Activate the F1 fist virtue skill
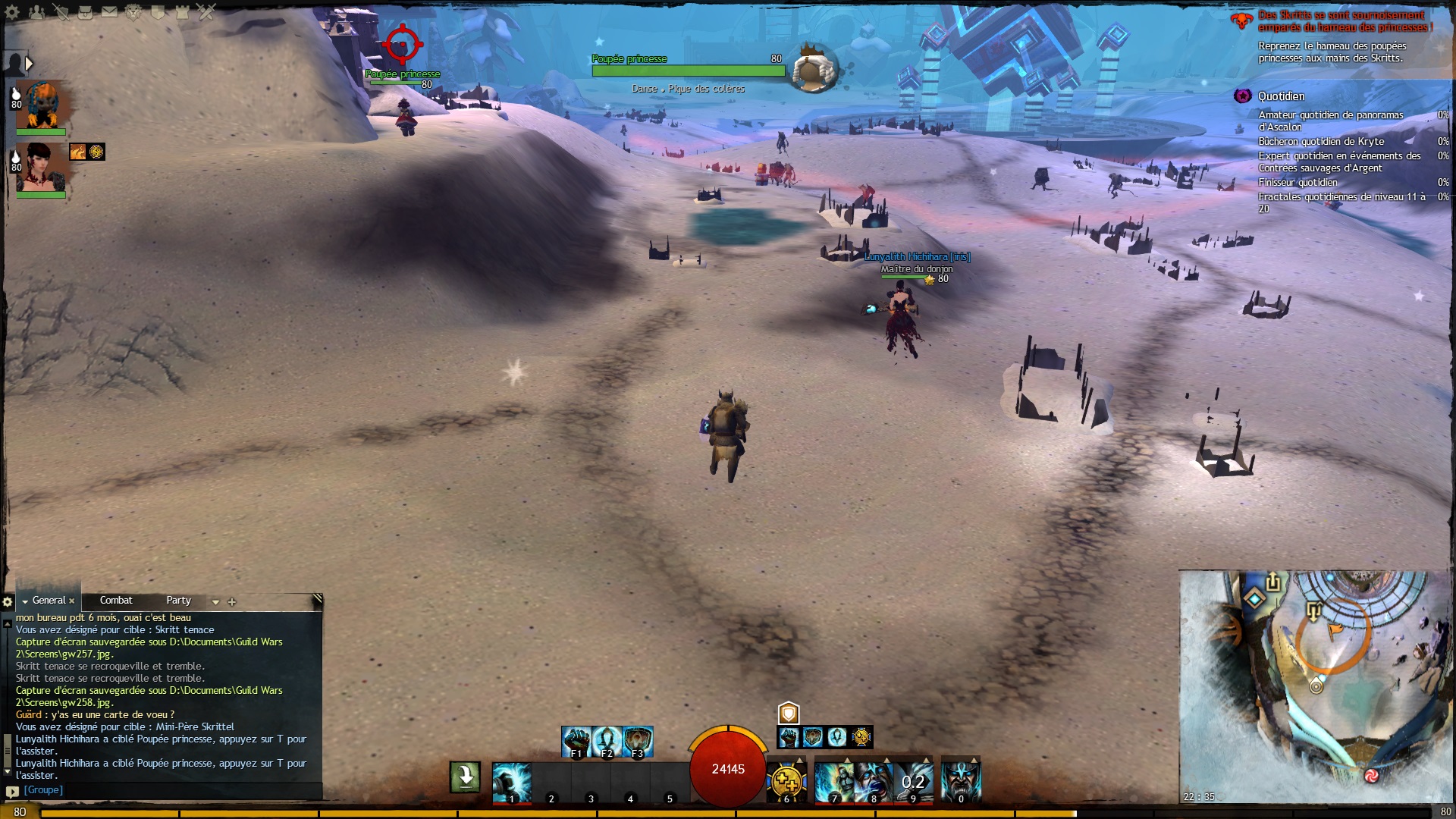Screen dimensions: 1456x819 tap(576, 741)
